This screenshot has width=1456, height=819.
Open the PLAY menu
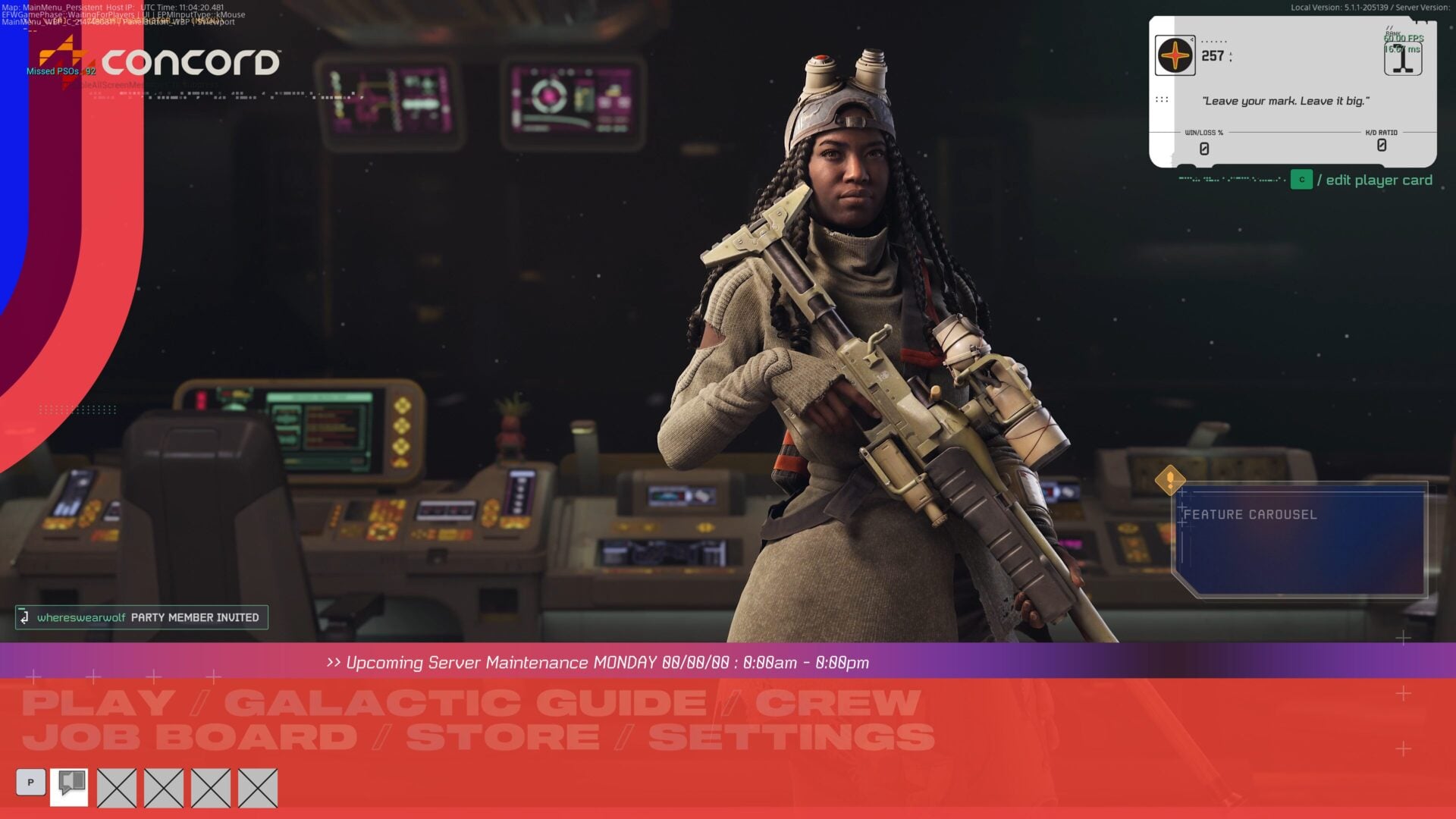tap(98, 703)
